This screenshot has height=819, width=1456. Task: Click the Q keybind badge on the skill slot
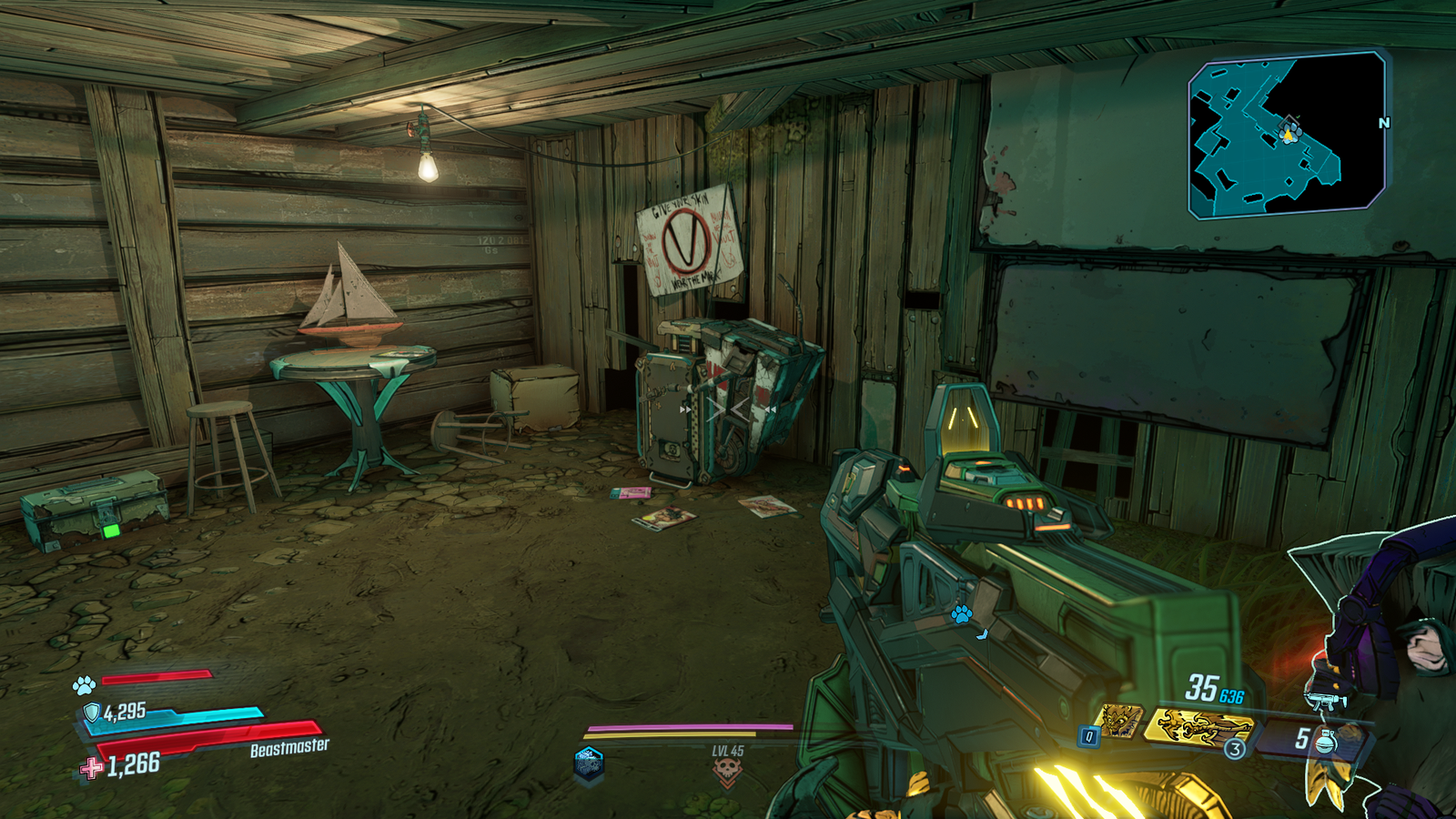[1088, 734]
